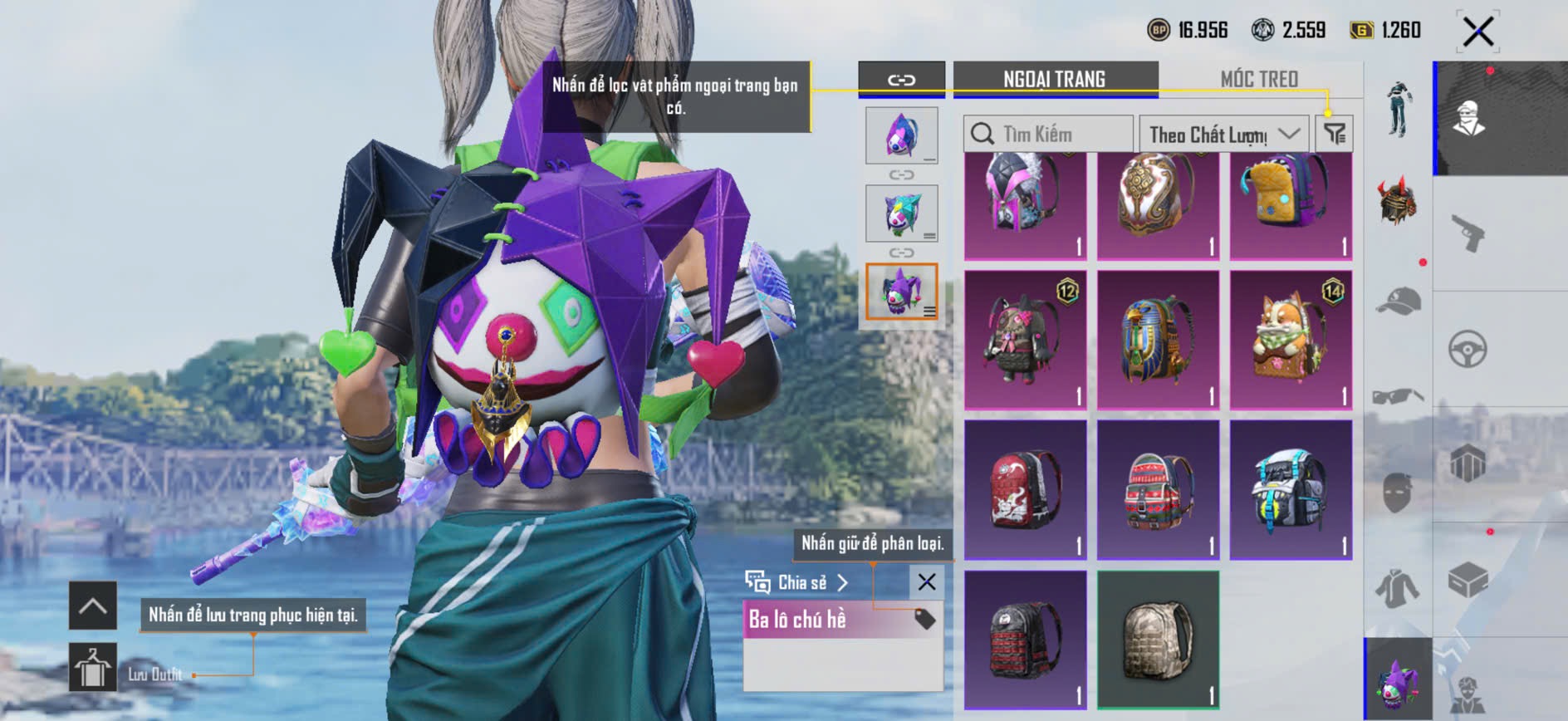
Task: Select the NGOẠI TRANG tab
Action: pyautogui.click(x=1054, y=79)
